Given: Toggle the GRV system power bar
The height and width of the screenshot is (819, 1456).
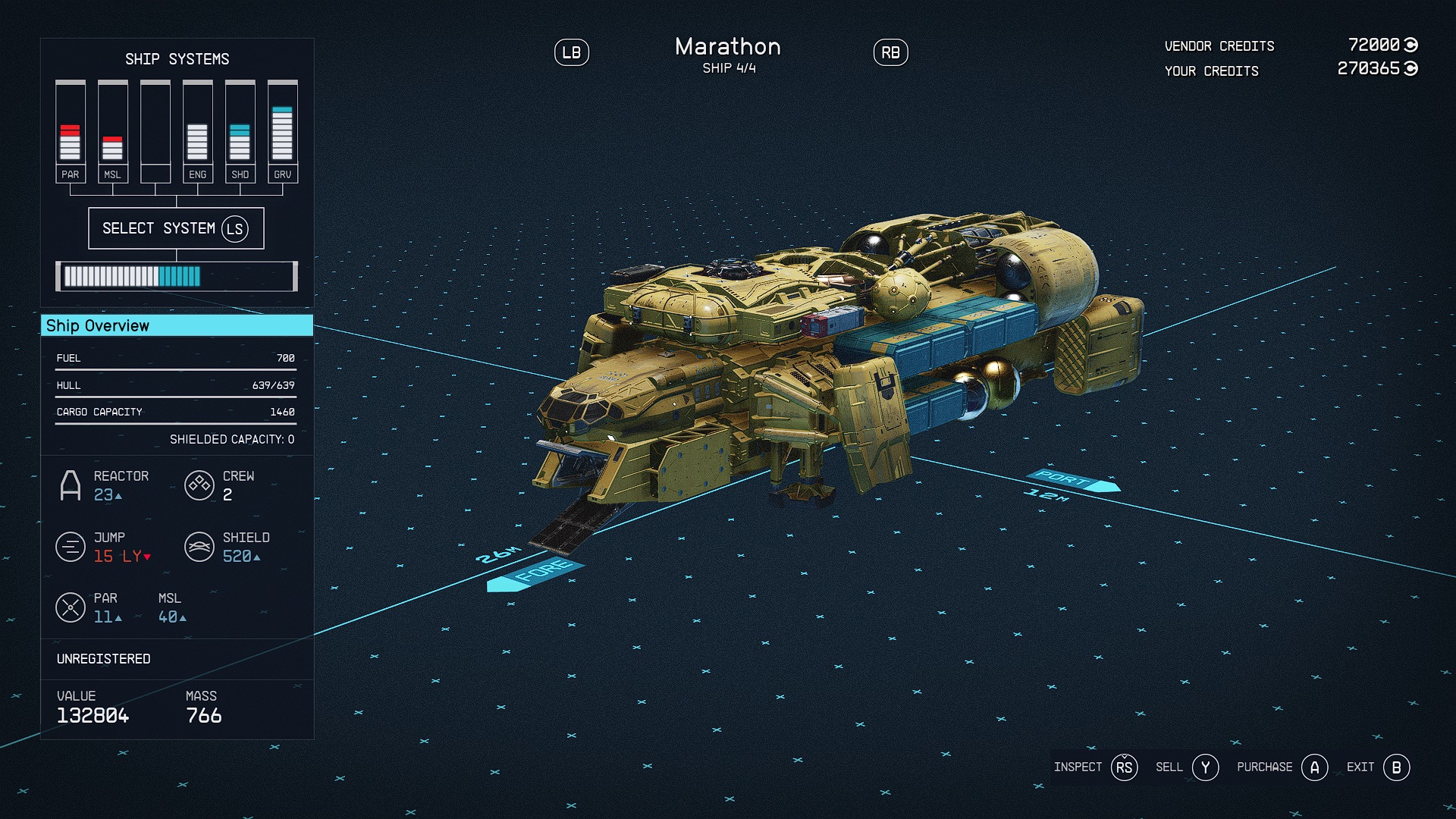Looking at the screenshot, I should click(x=283, y=129).
